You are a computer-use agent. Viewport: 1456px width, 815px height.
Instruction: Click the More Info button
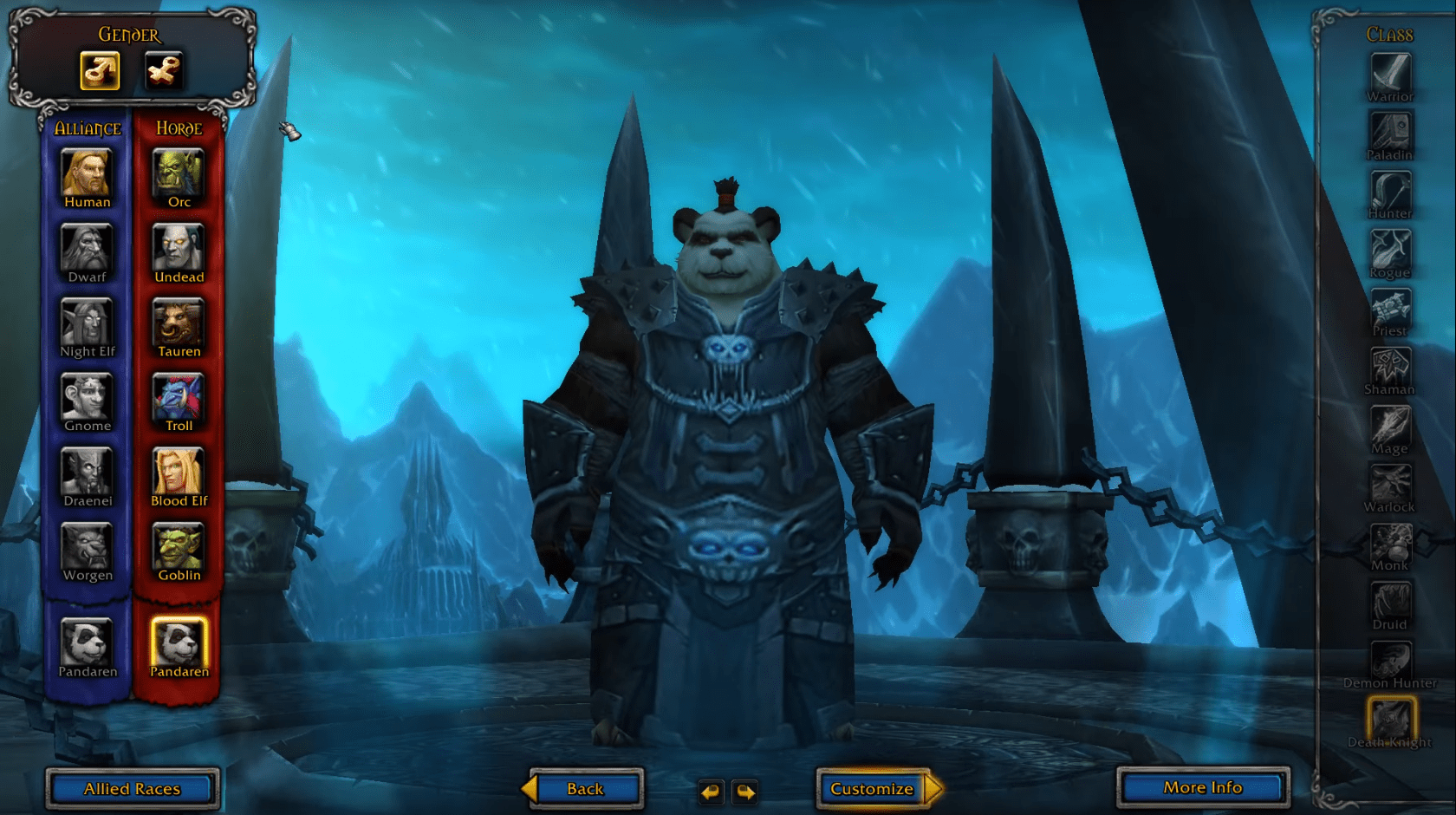[1203, 786]
